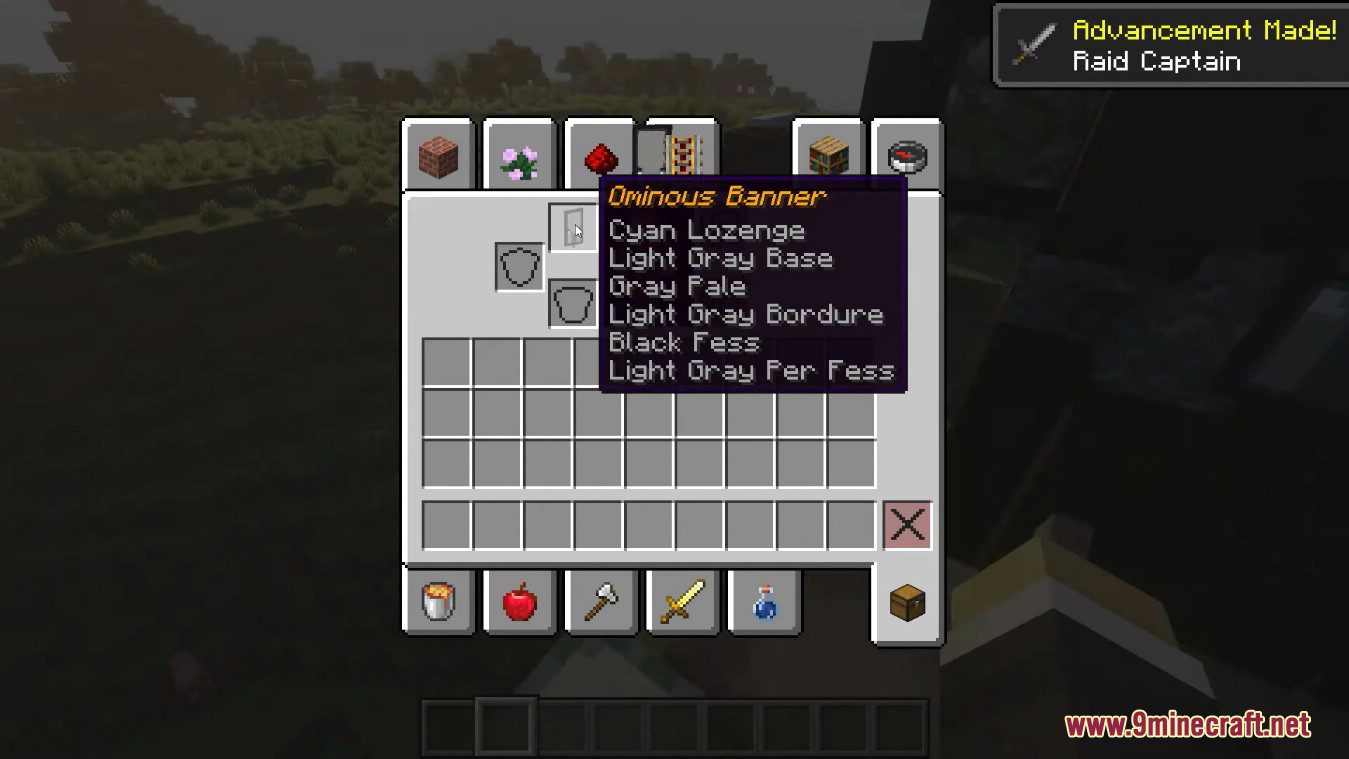
Task: Open the Search Items compass tab
Action: coord(908,152)
